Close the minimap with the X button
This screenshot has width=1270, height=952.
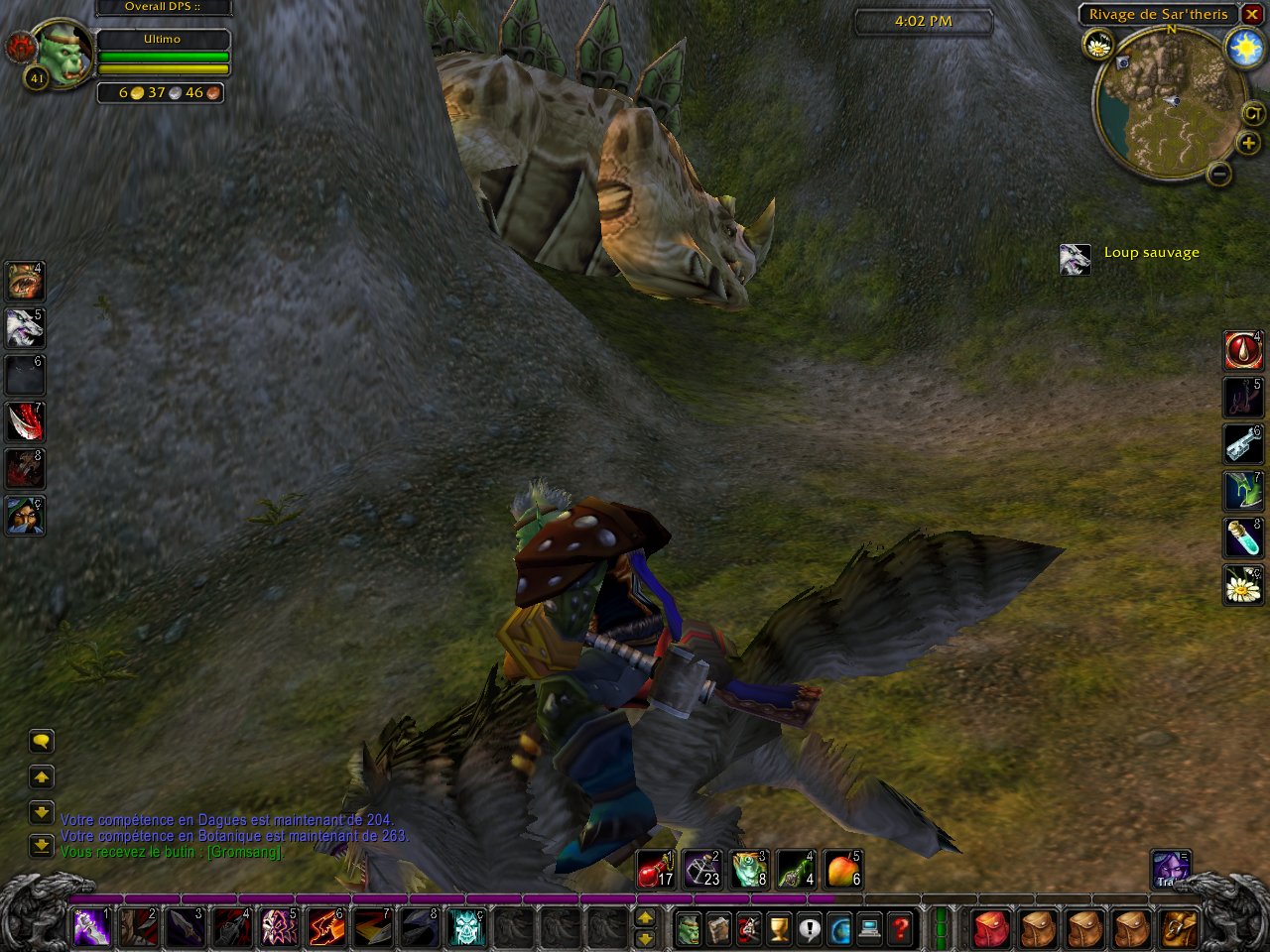tap(1252, 14)
